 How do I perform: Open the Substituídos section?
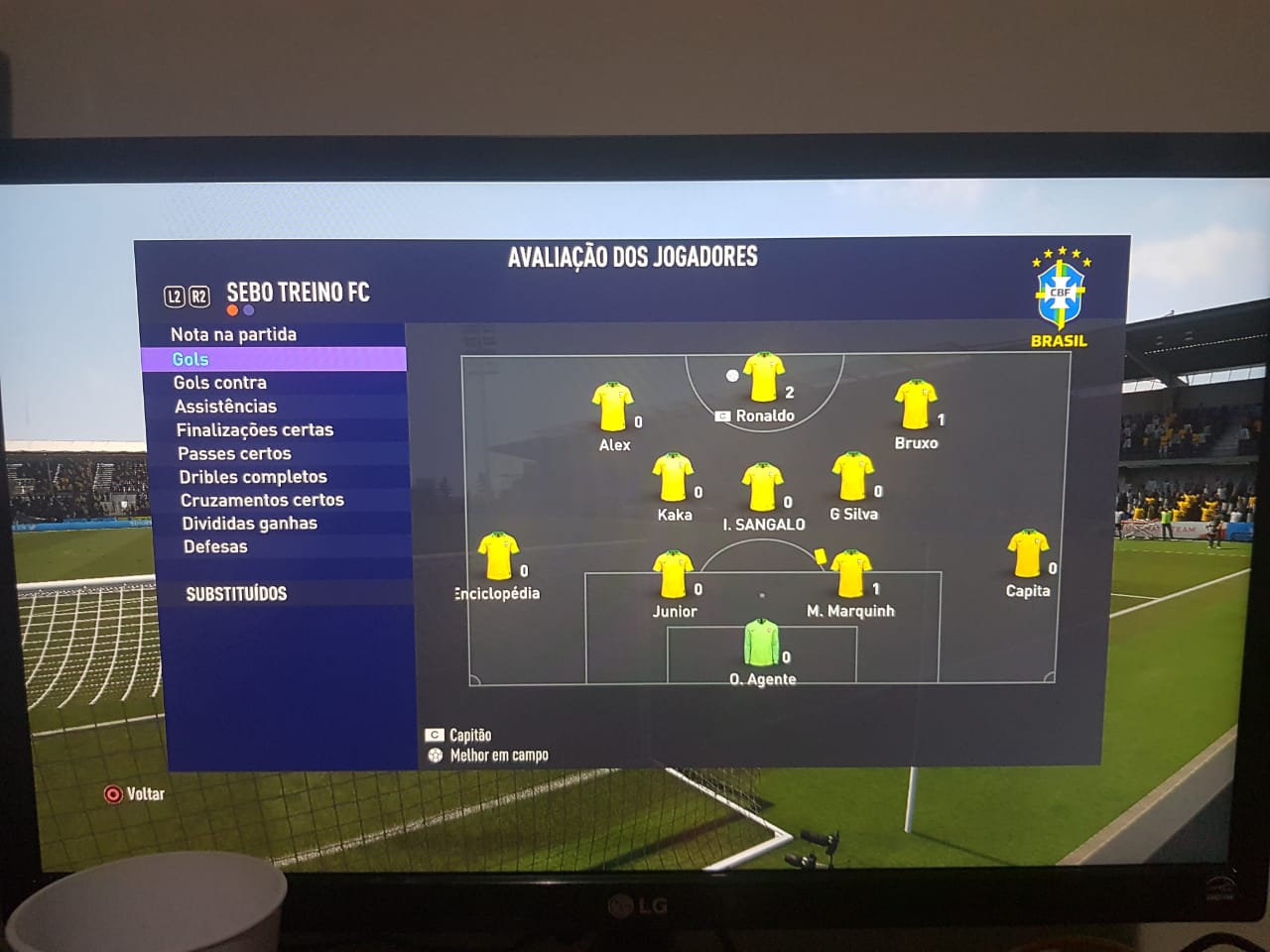pyautogui.click(x=236, y=594)
